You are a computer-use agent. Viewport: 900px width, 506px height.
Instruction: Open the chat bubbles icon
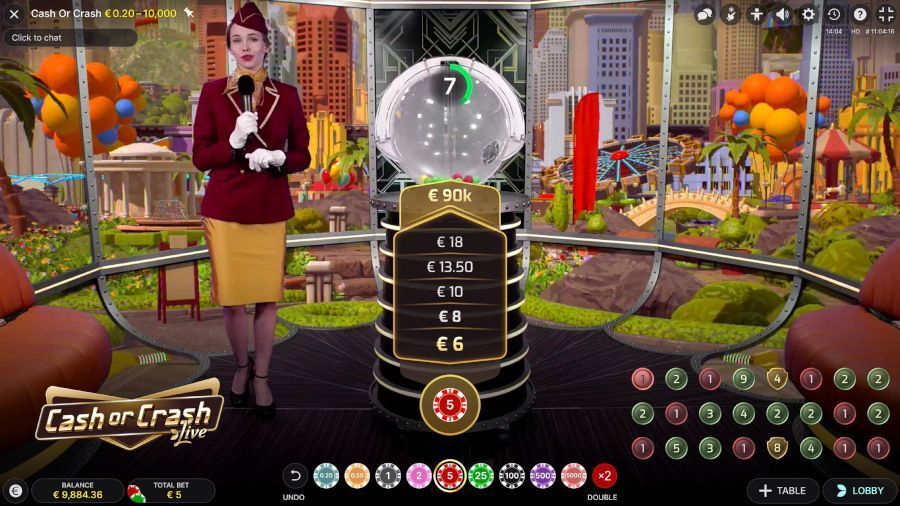tap(705, 14)
